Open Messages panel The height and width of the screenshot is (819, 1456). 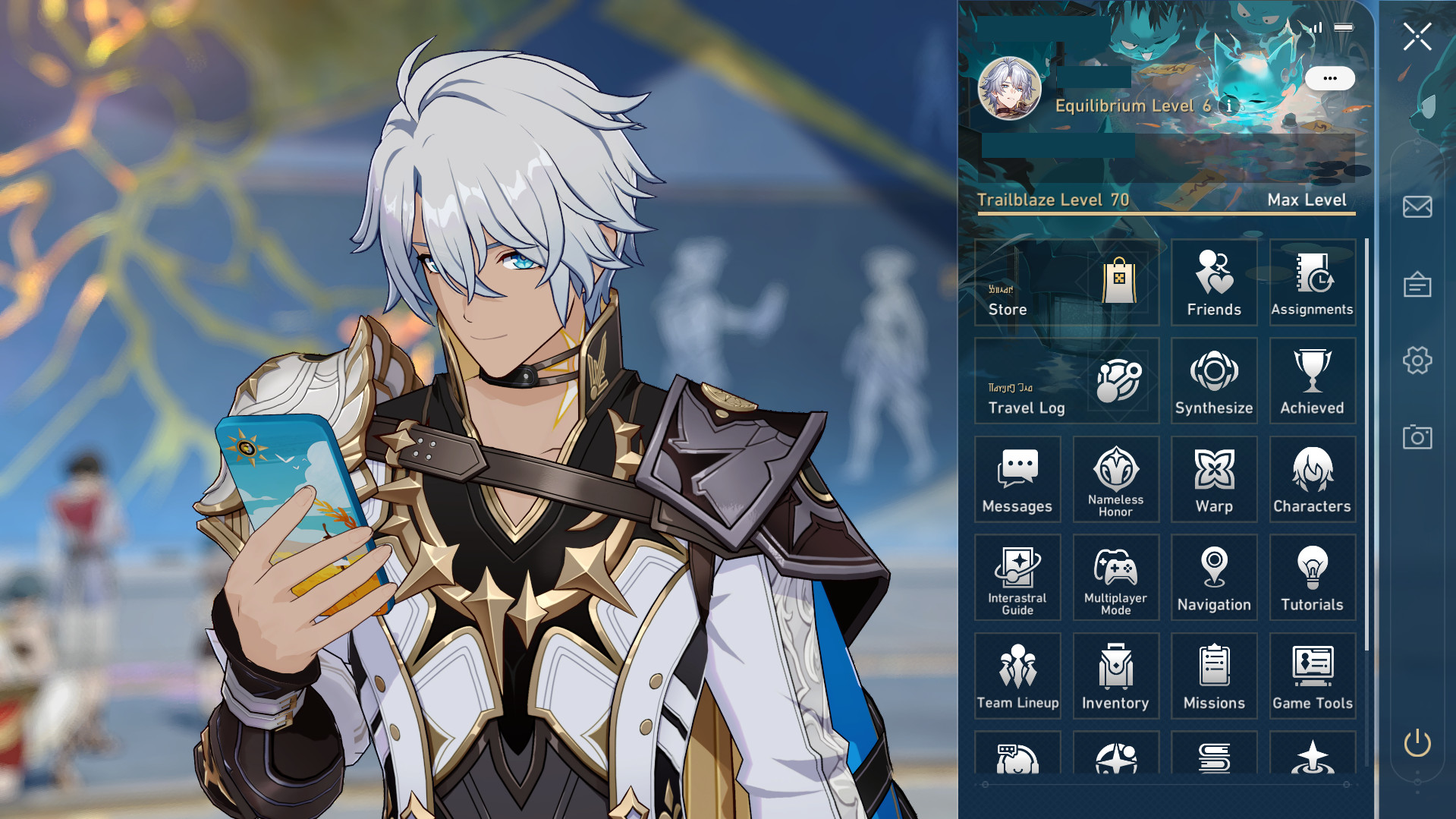pos(1017,480)
